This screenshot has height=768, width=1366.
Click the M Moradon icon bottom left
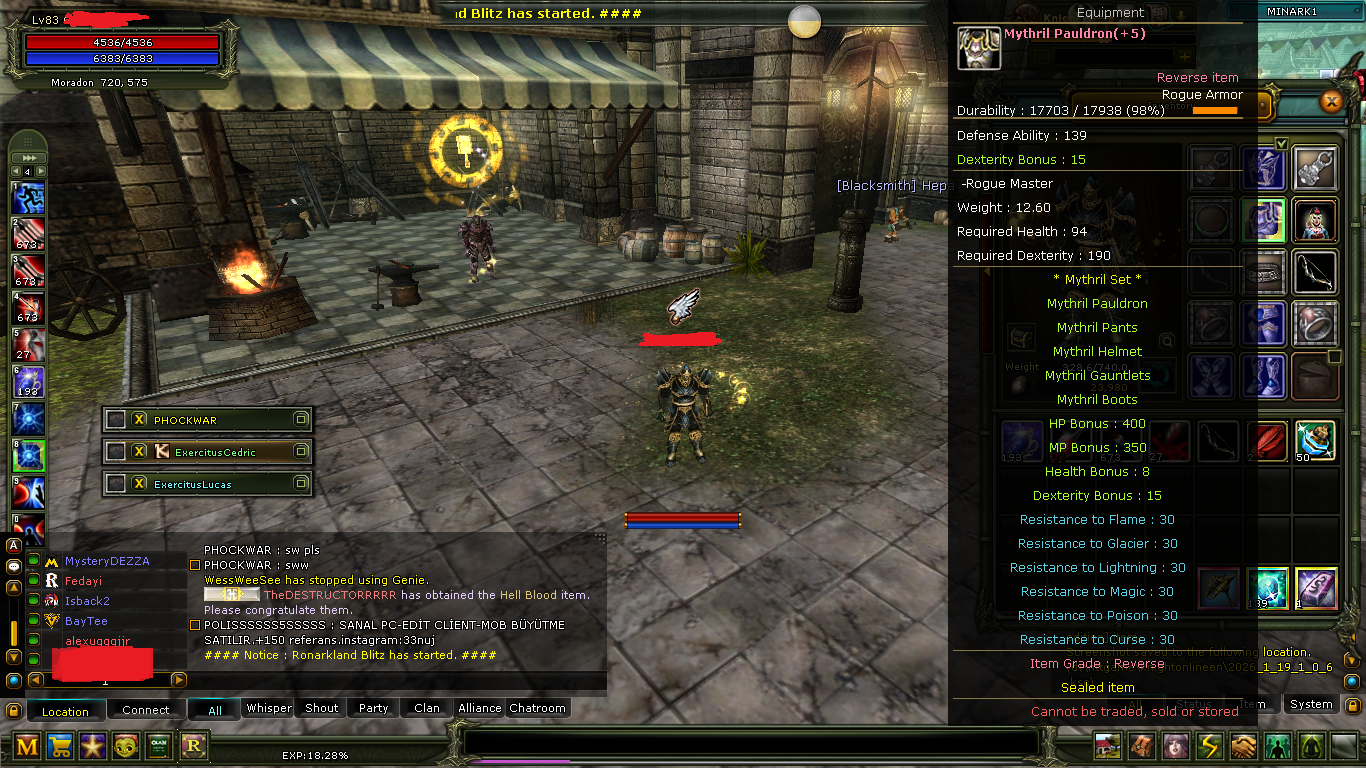[x=26, y=746]
